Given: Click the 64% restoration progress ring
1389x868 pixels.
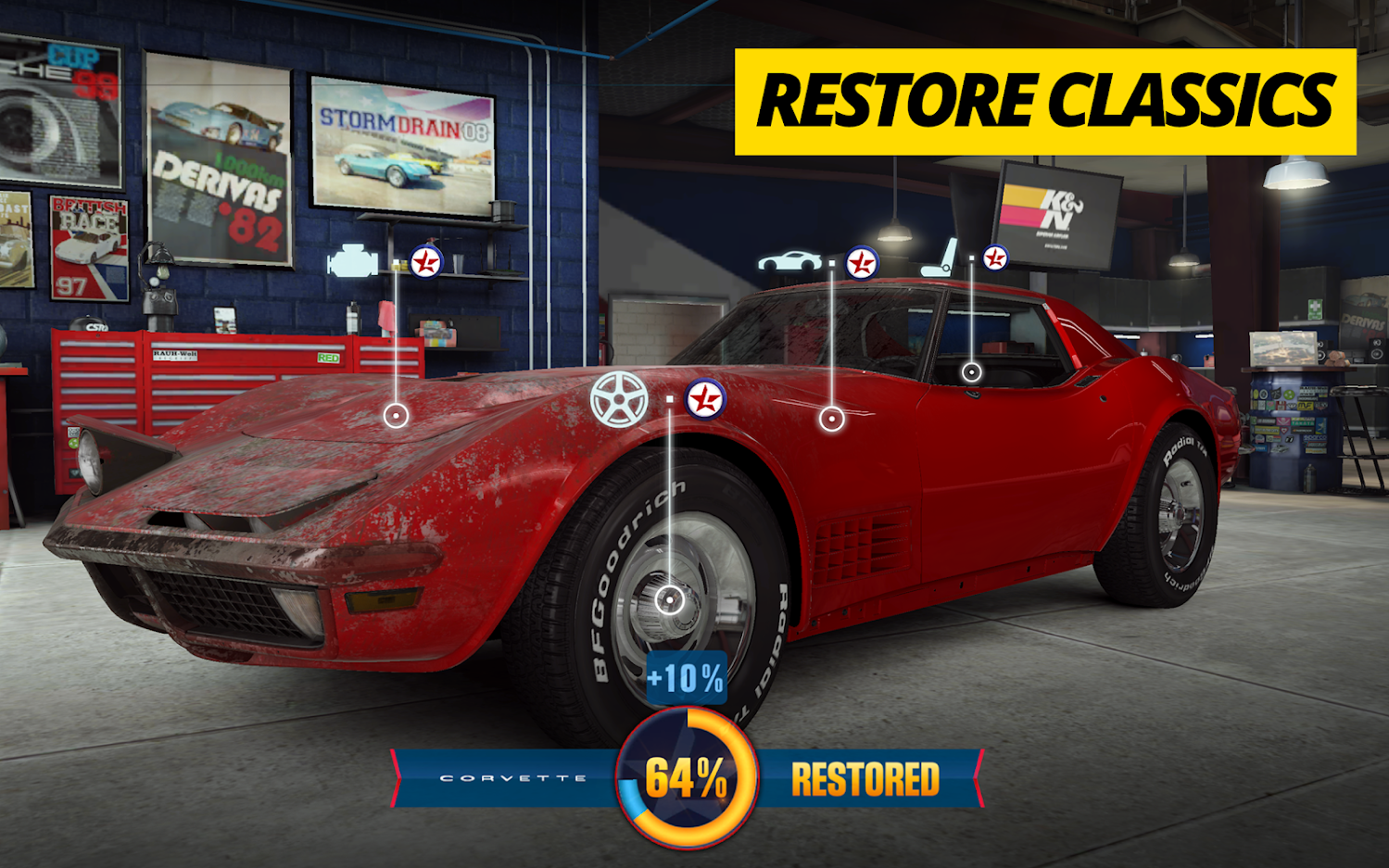Looking at the screenshot, I should pyautogui.click(x=686, y=779).
